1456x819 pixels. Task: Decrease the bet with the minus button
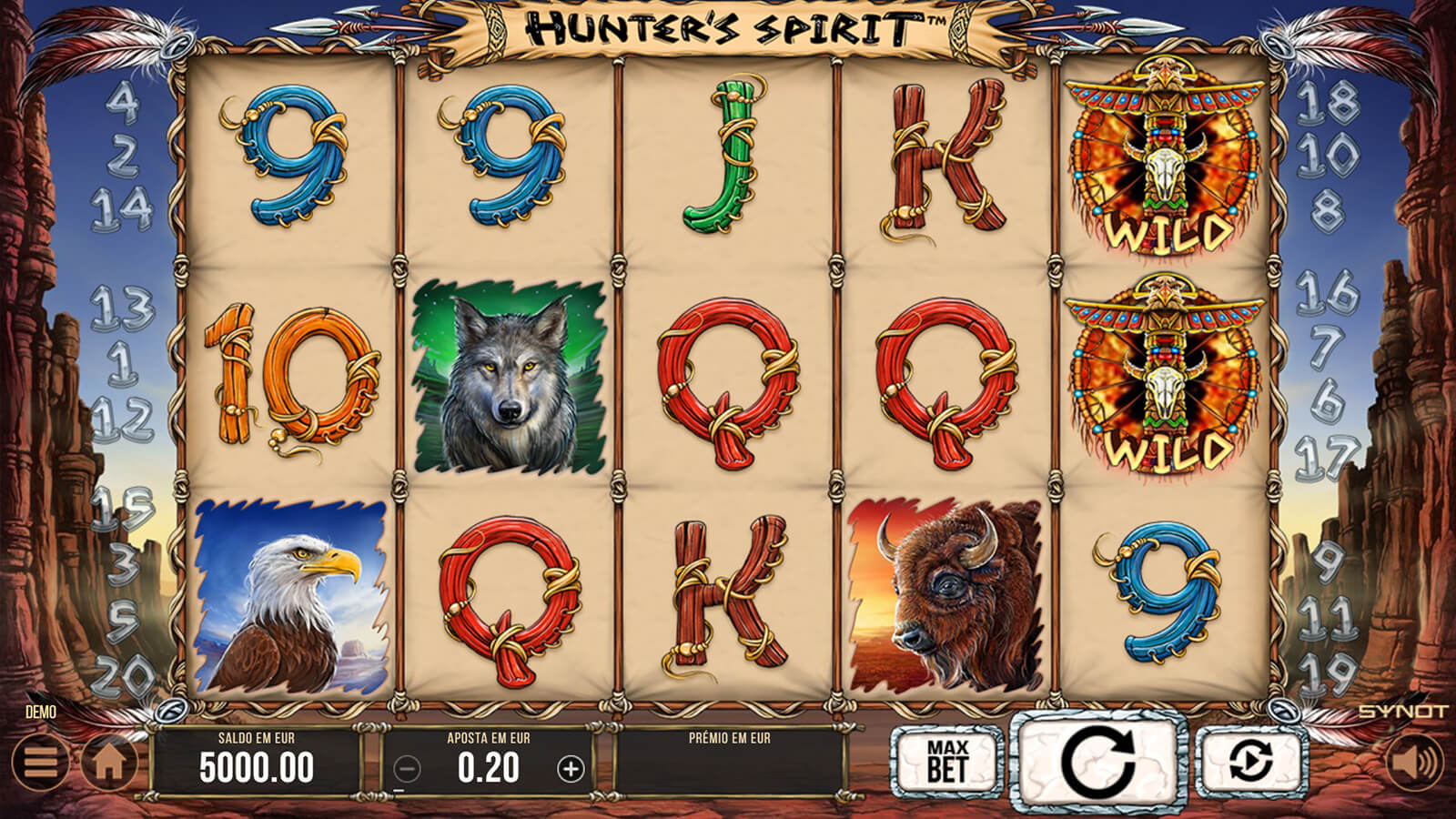[407, 770]
